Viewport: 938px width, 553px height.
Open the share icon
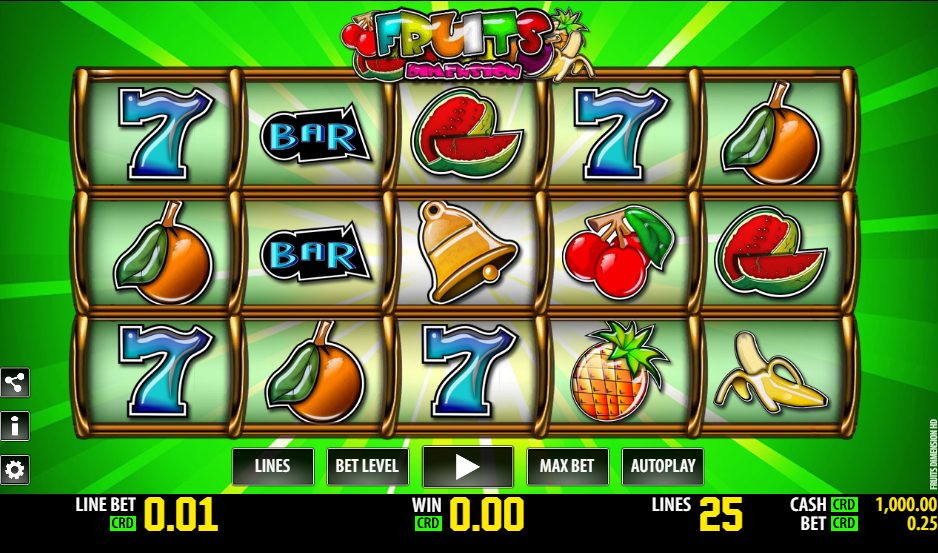[15, 382]
